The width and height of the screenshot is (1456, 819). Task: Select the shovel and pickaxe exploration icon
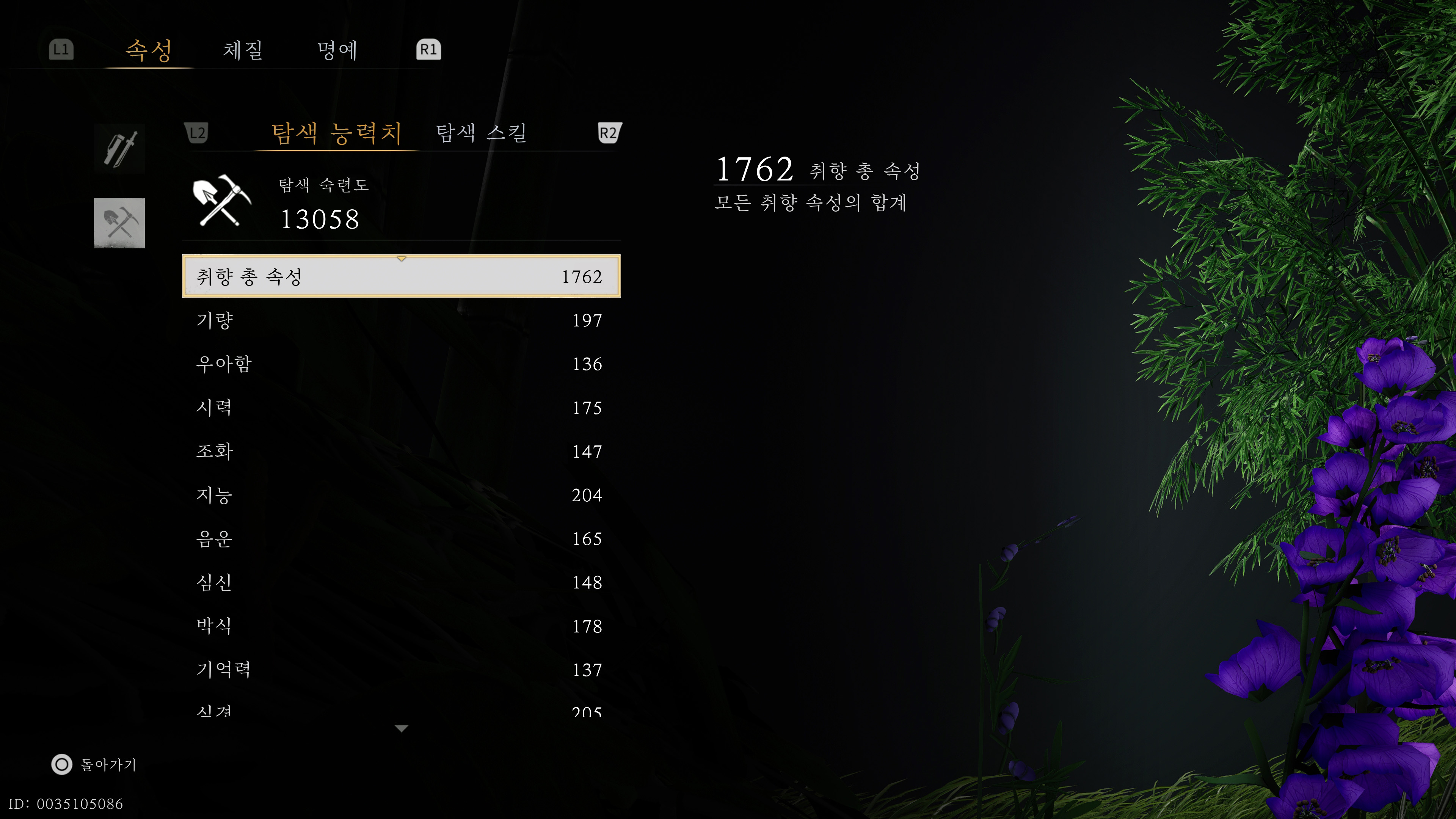[x=119, y=223]
